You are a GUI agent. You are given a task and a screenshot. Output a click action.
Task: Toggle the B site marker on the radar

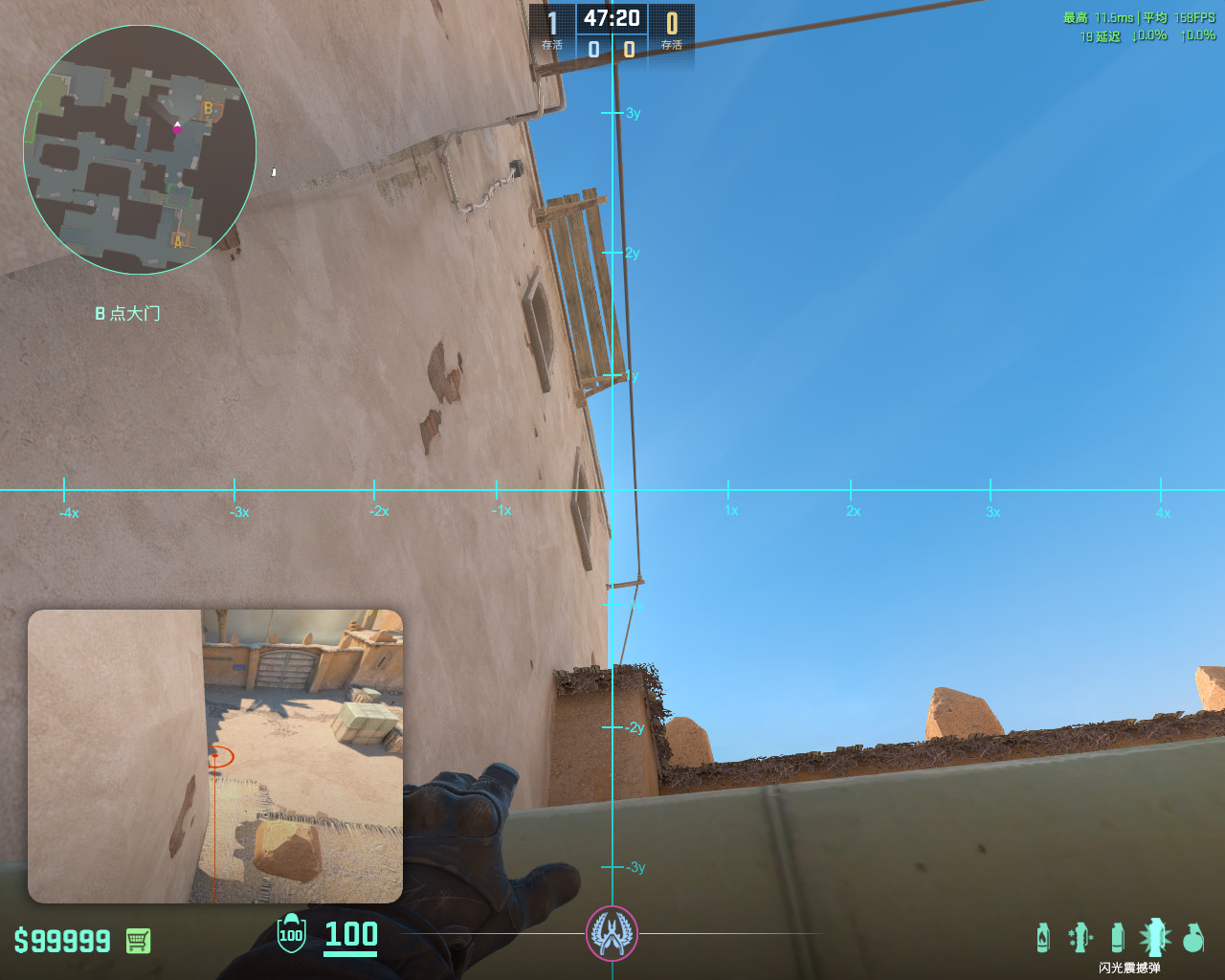(x=207, y=108)
